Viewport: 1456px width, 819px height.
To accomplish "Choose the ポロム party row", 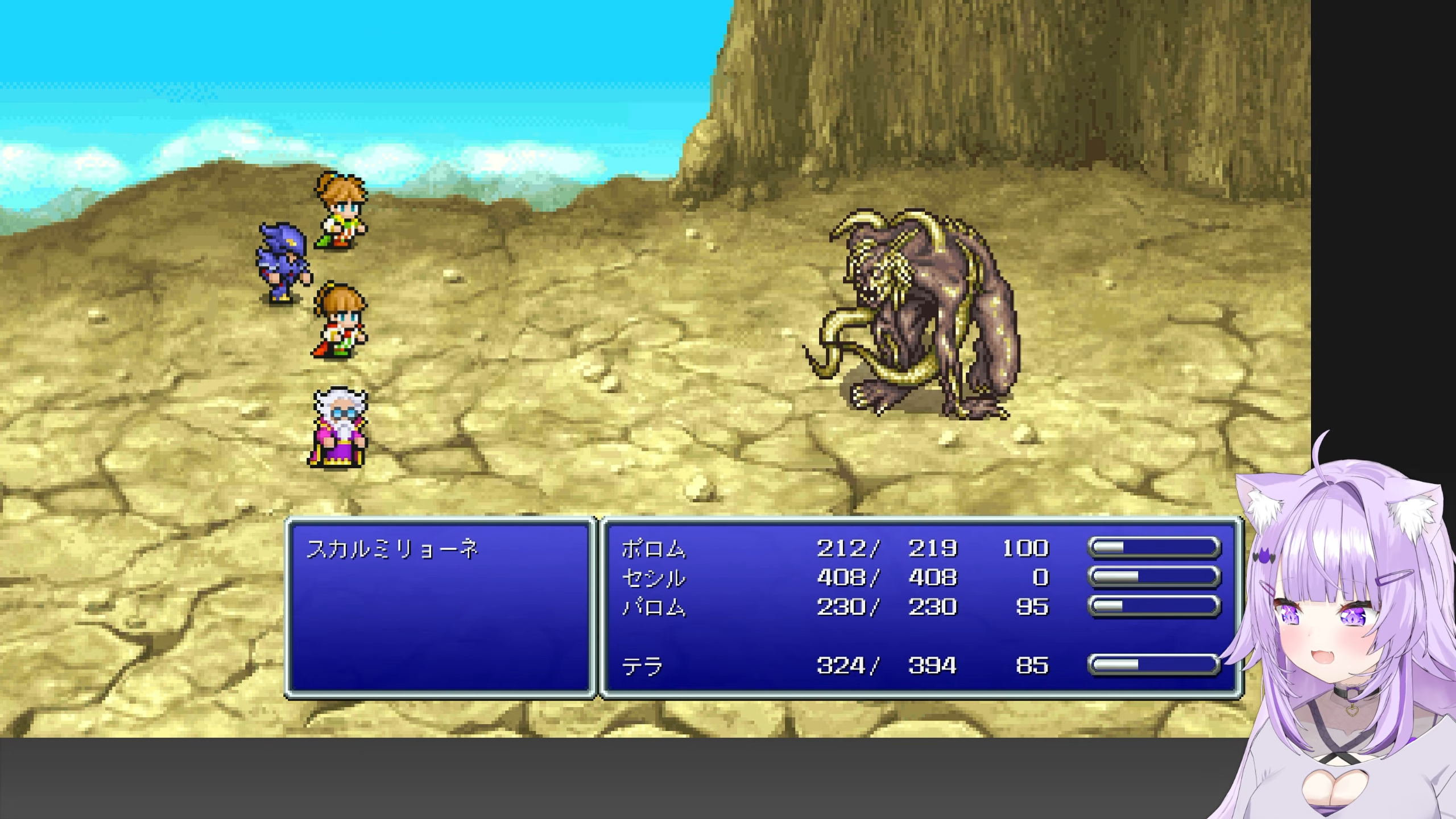I will 654,549.
